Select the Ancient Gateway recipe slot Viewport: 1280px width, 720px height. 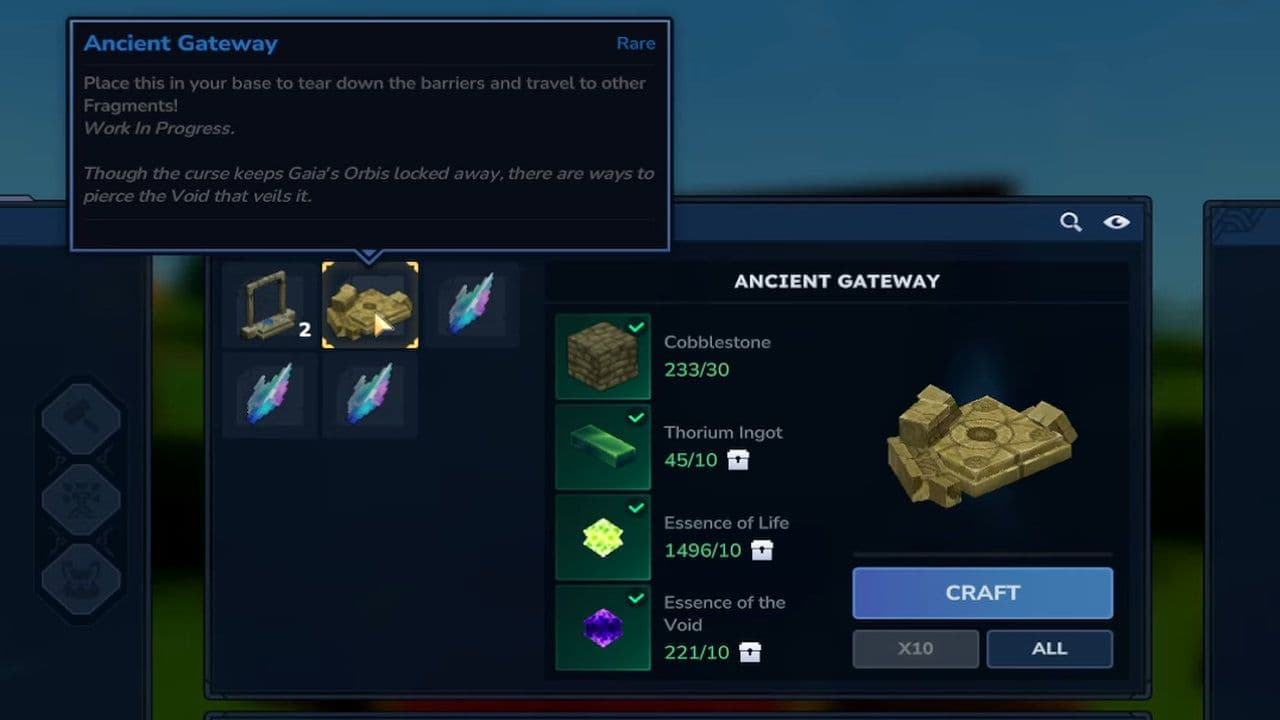click(x=370, y=305)
